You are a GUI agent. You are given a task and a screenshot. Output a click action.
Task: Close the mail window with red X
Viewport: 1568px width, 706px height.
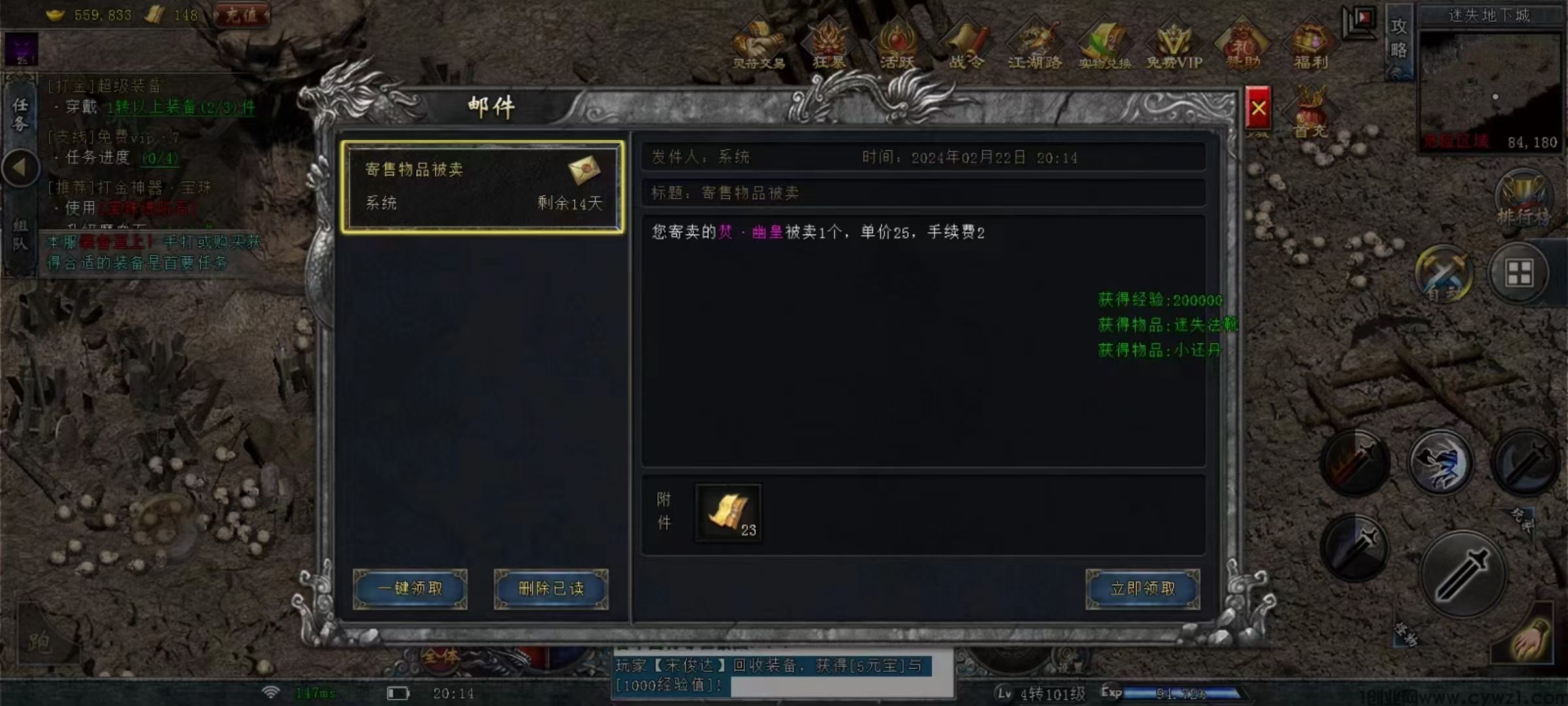[x=1258, y=109]
